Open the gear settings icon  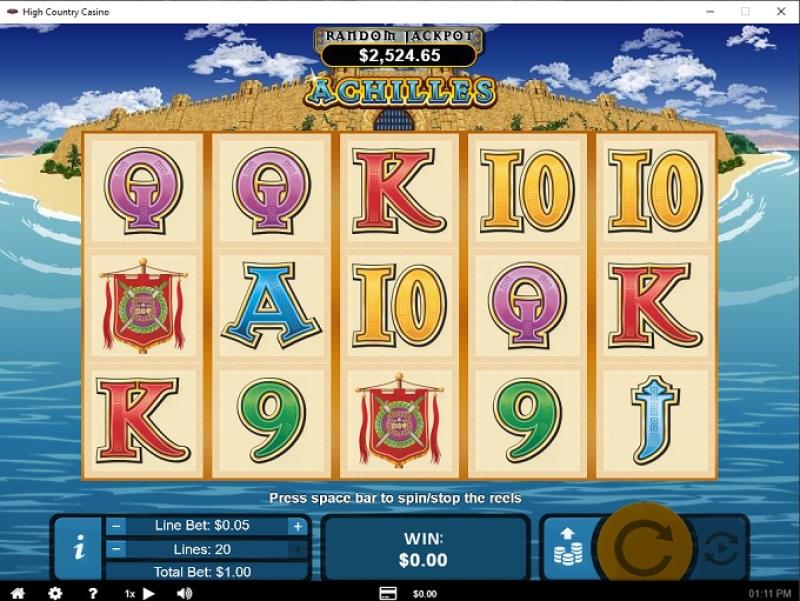55,593
